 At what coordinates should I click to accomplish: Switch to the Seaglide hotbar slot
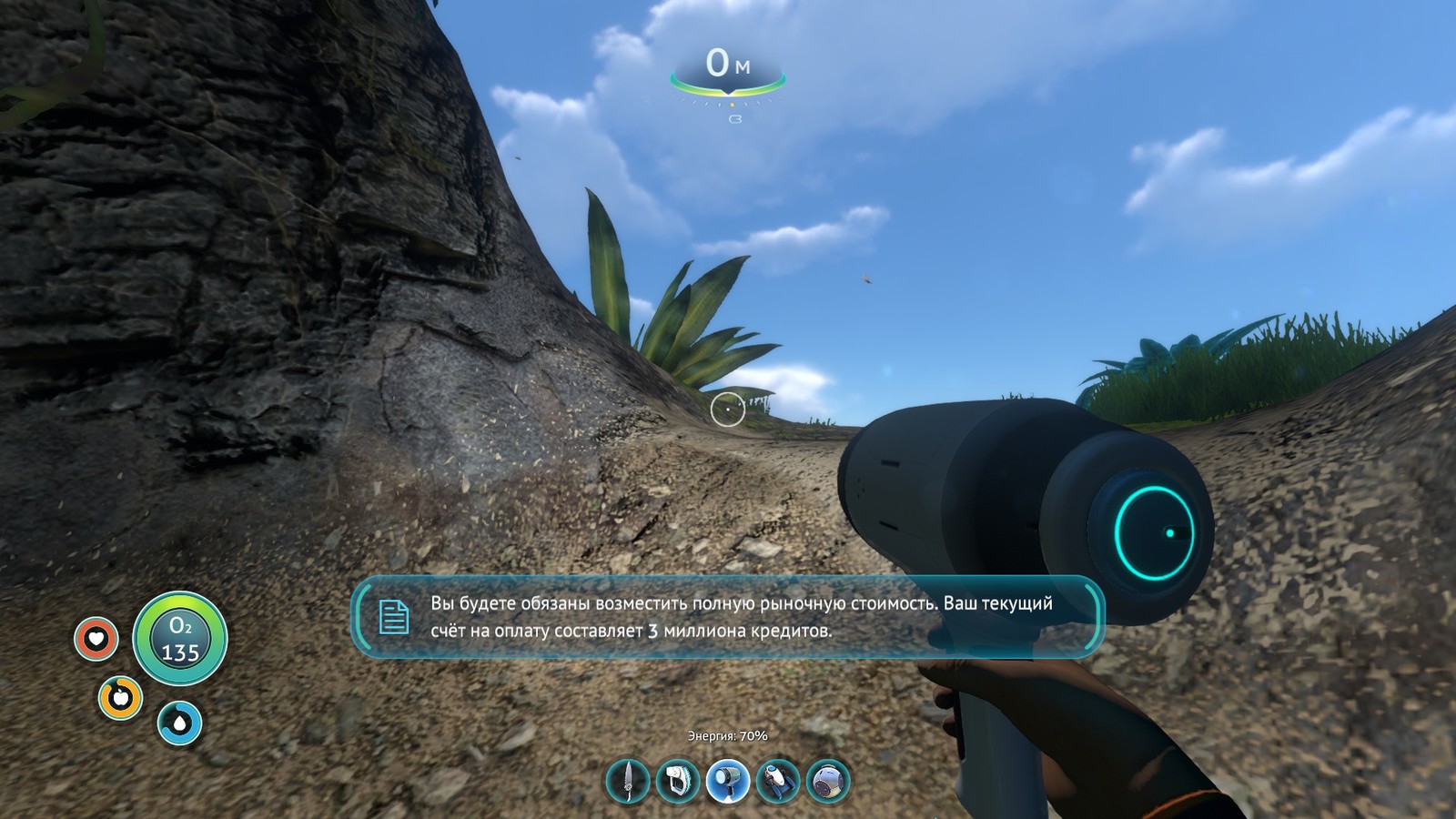(778, 781)
